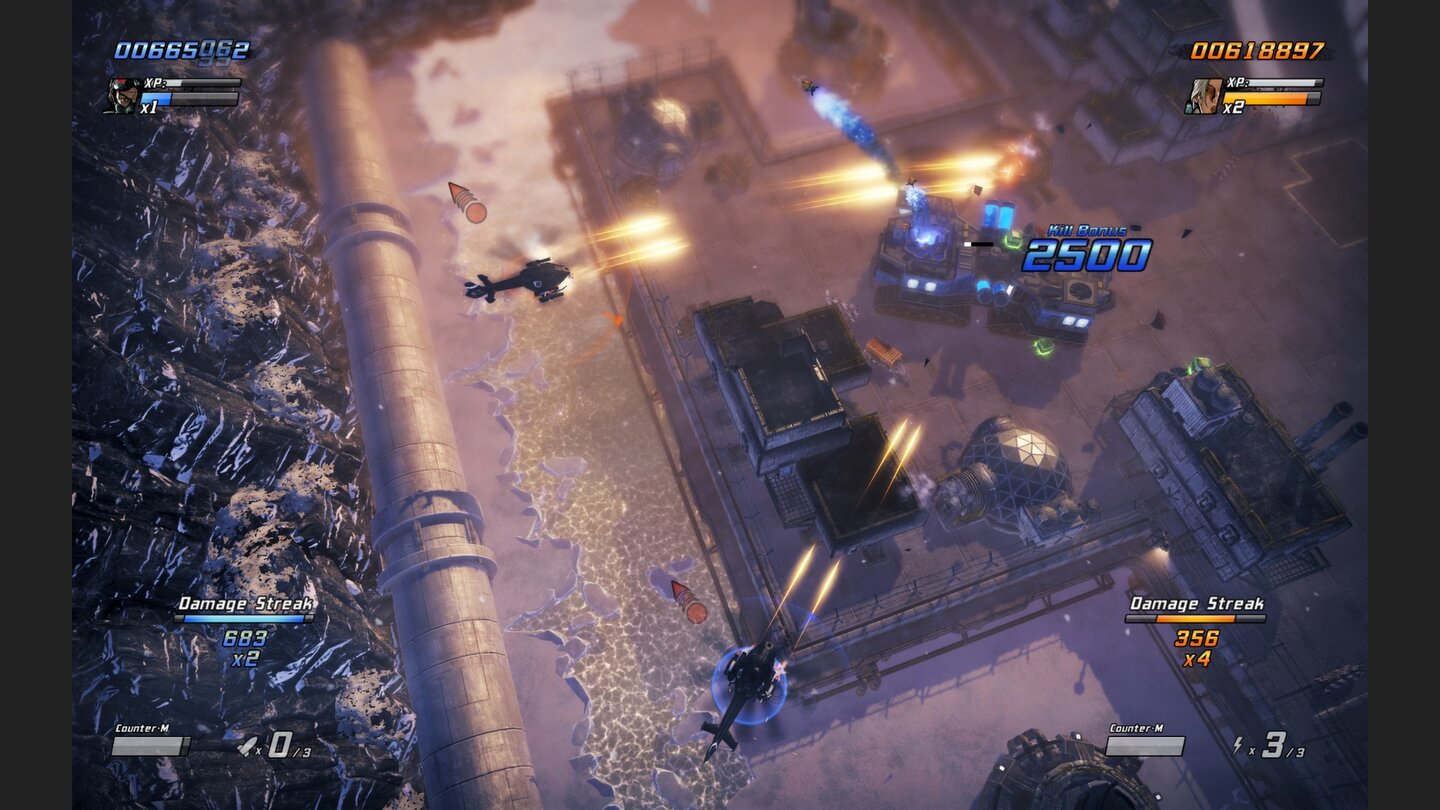The height and width of the screenshot is (810, 1440).
Task: Click the x4 multiplier under Damage Streak 356
Action: [1196, 660]
